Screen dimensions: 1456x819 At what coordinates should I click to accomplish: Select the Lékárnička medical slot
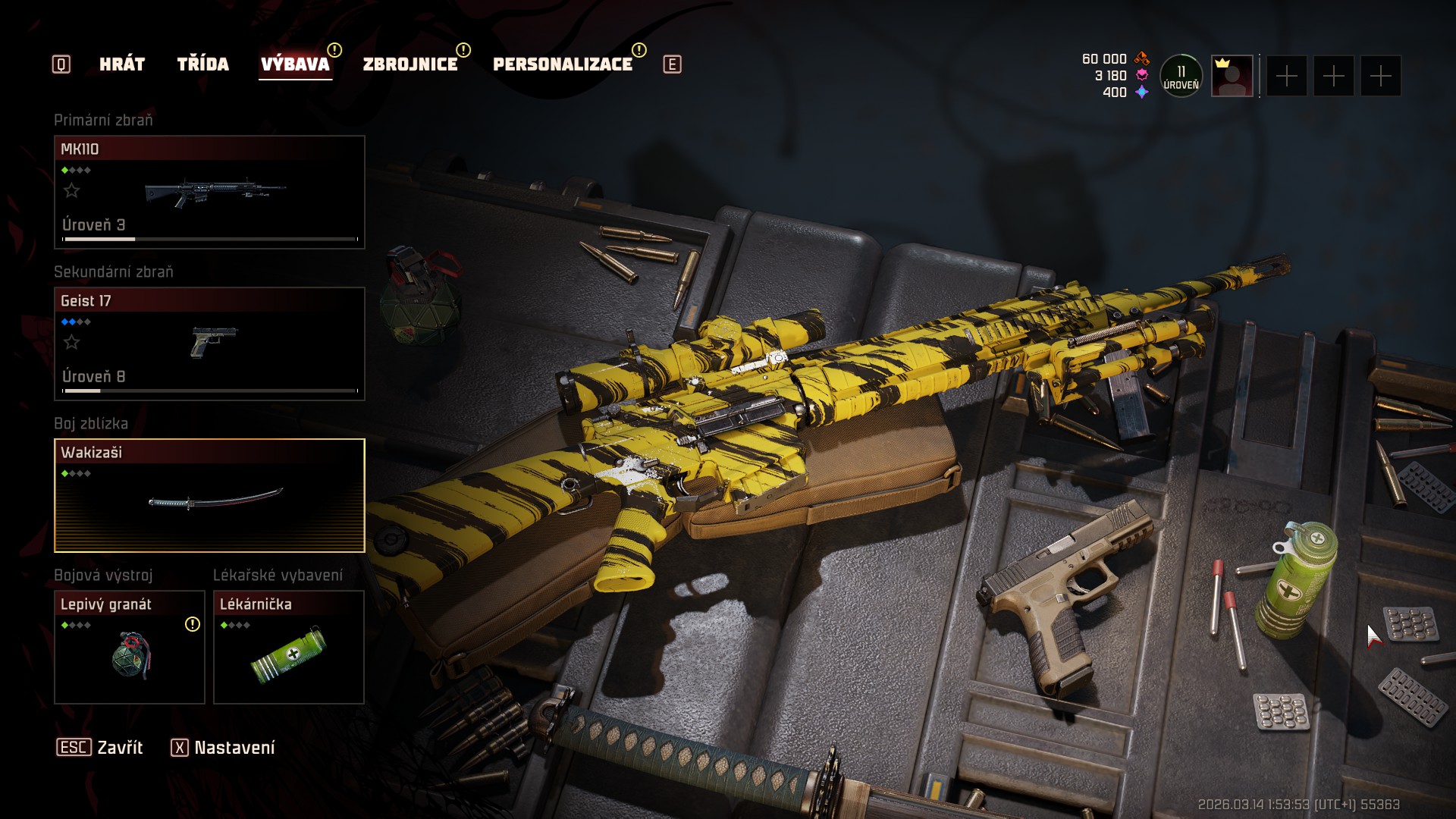tap(289, 647)
